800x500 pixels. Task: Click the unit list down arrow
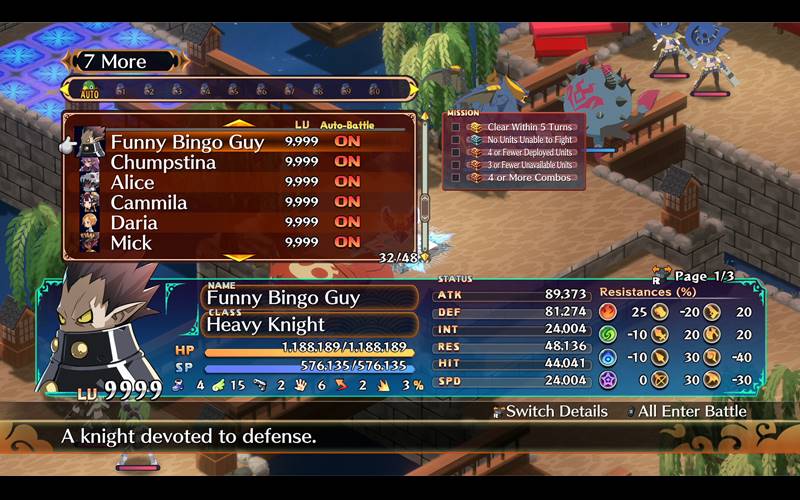(x=238, y=258)
